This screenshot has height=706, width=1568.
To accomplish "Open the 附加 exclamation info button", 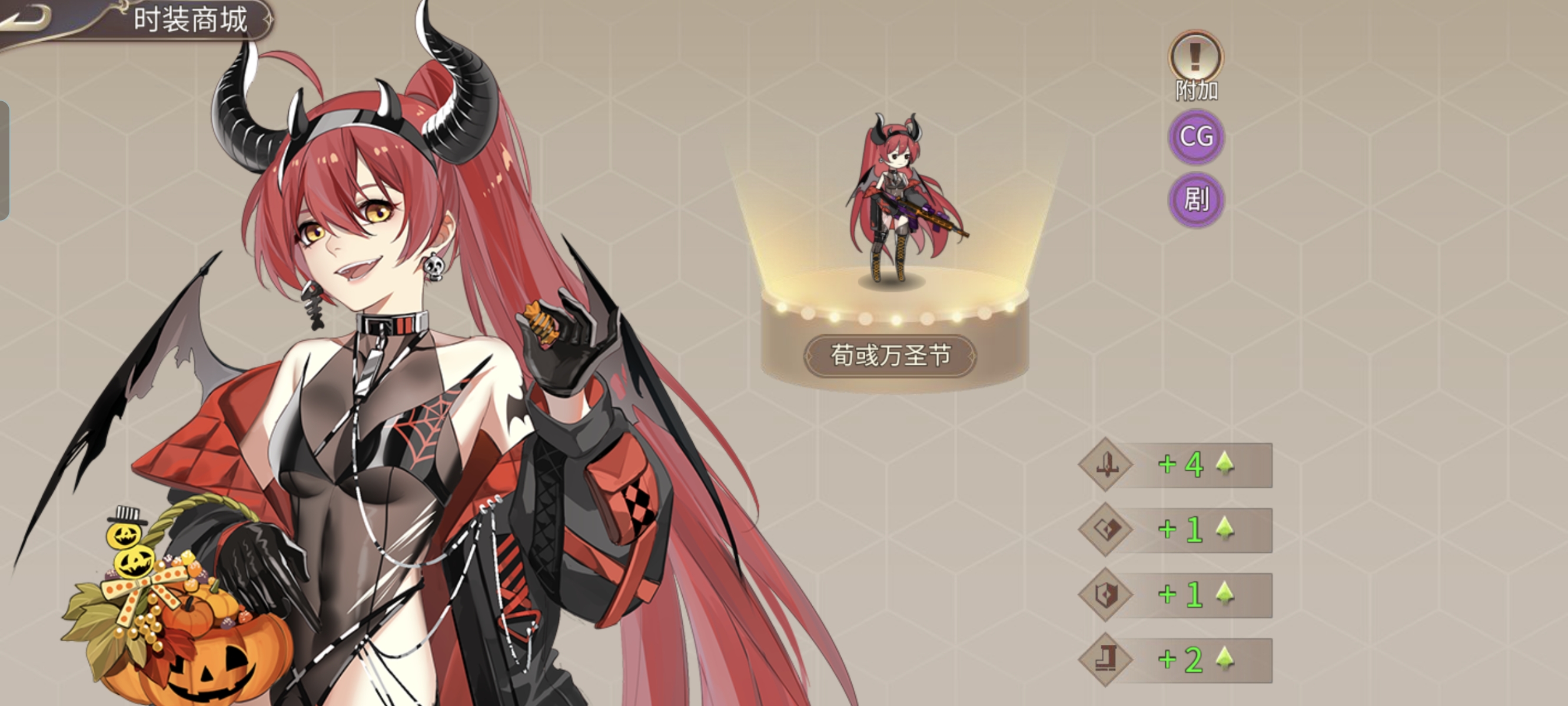I will pyautogui.click(x=1195, y=56).
